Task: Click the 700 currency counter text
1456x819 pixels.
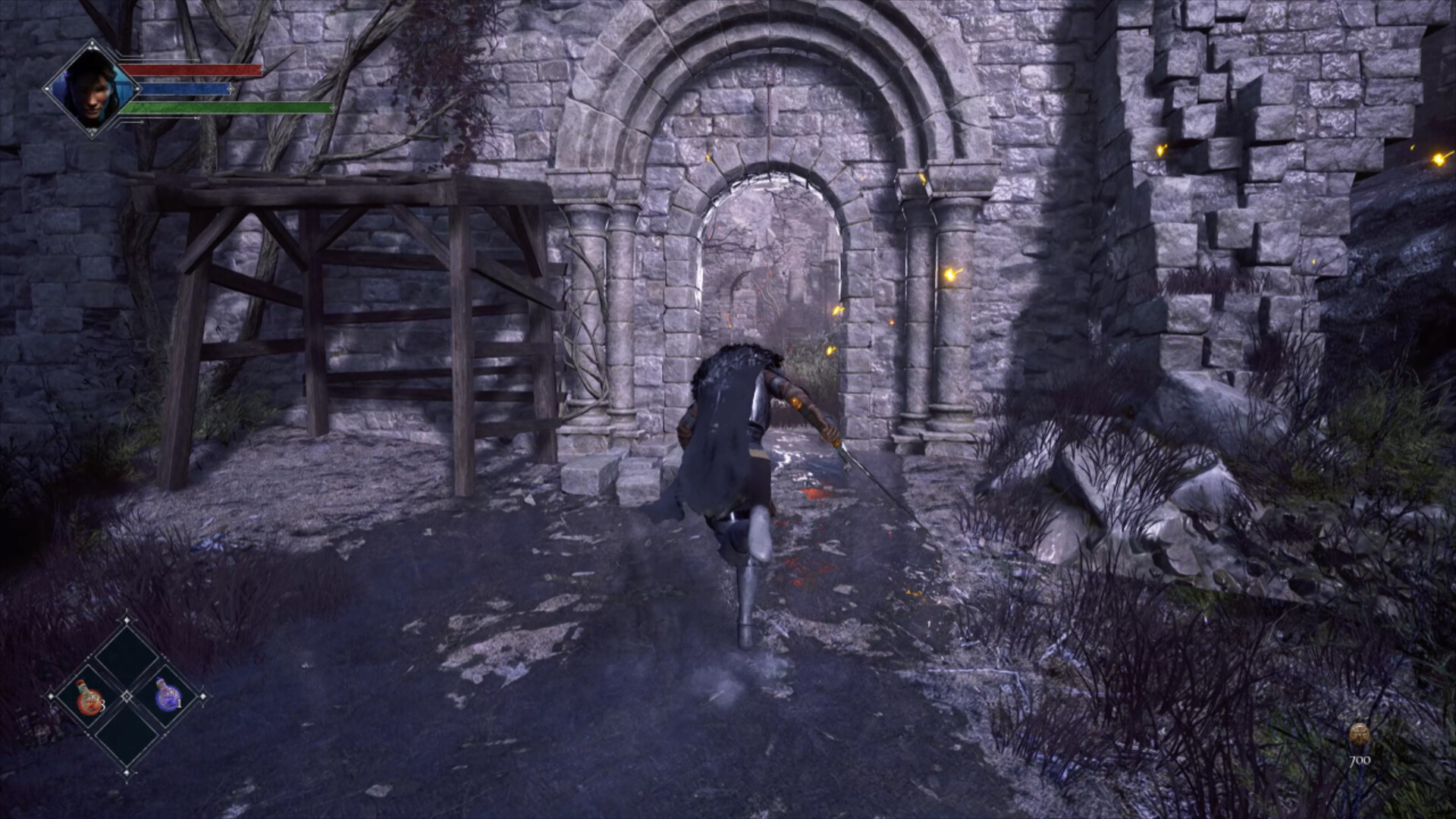Action: pos(1360,760)
